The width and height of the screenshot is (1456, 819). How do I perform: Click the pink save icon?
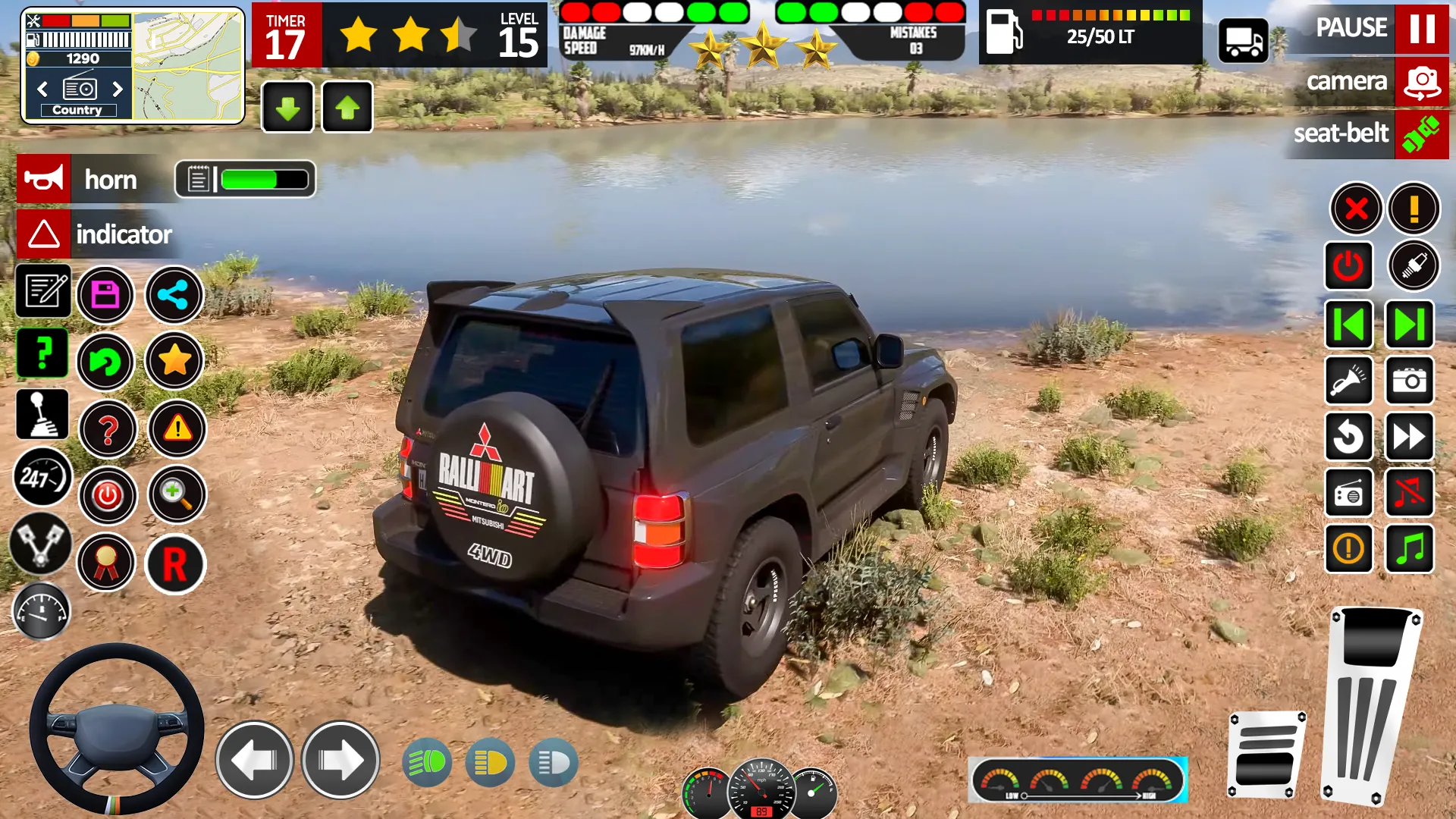(108, 295)
